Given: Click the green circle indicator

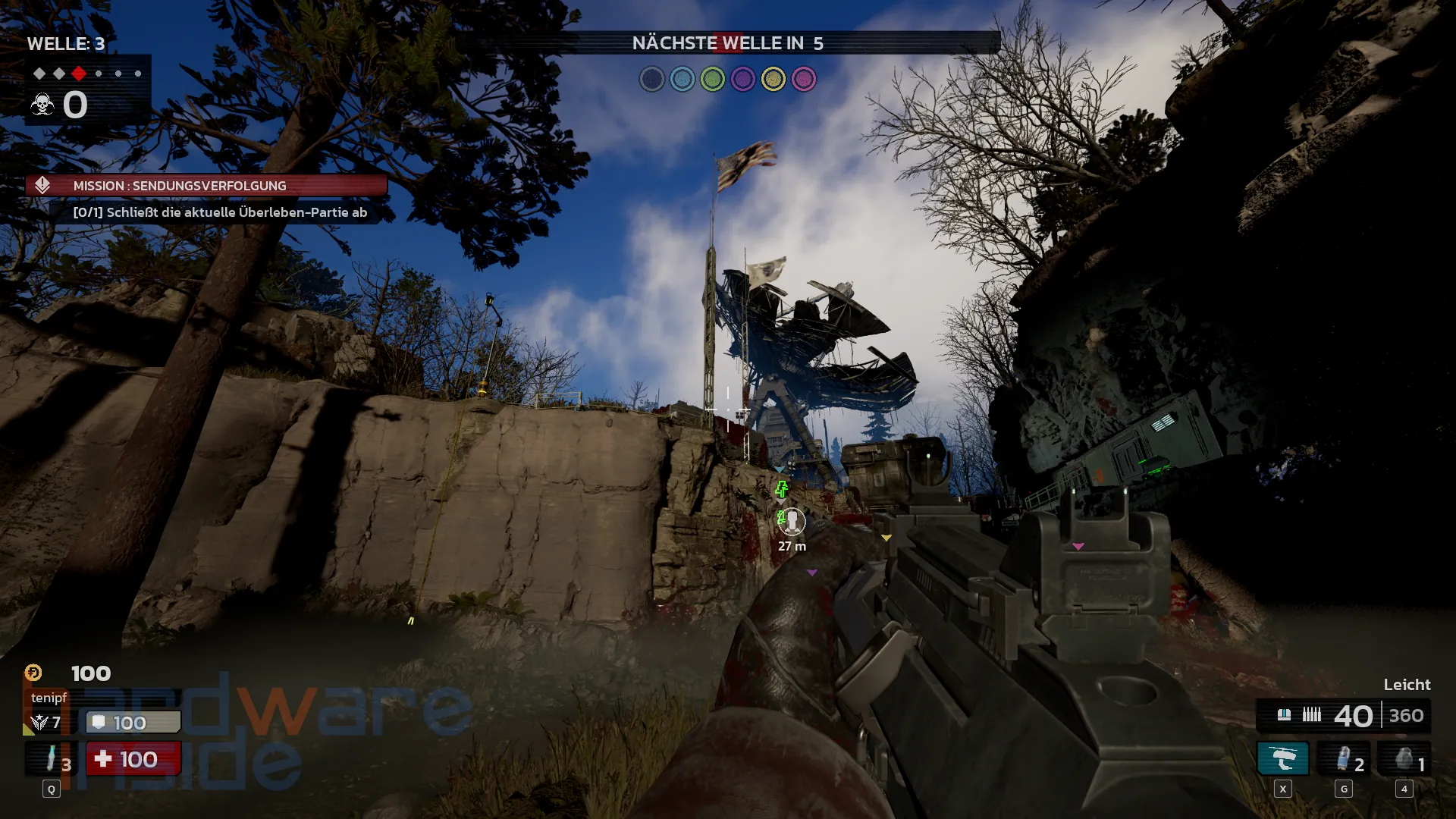Looking at the screenshot, I should pyautogui.click(x=713, y=79).
